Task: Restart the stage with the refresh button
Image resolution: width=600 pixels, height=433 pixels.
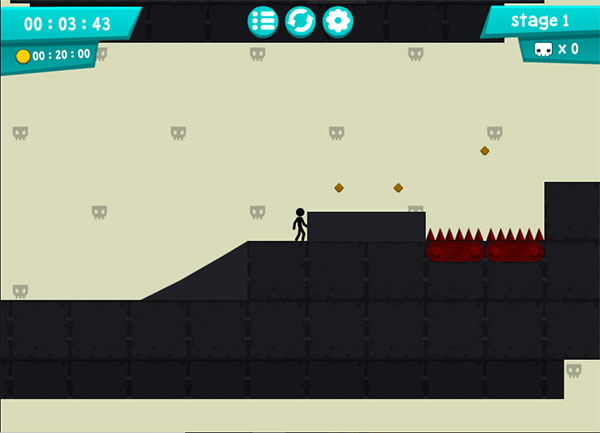Action: pyautogui.click(x=300, y=21)
